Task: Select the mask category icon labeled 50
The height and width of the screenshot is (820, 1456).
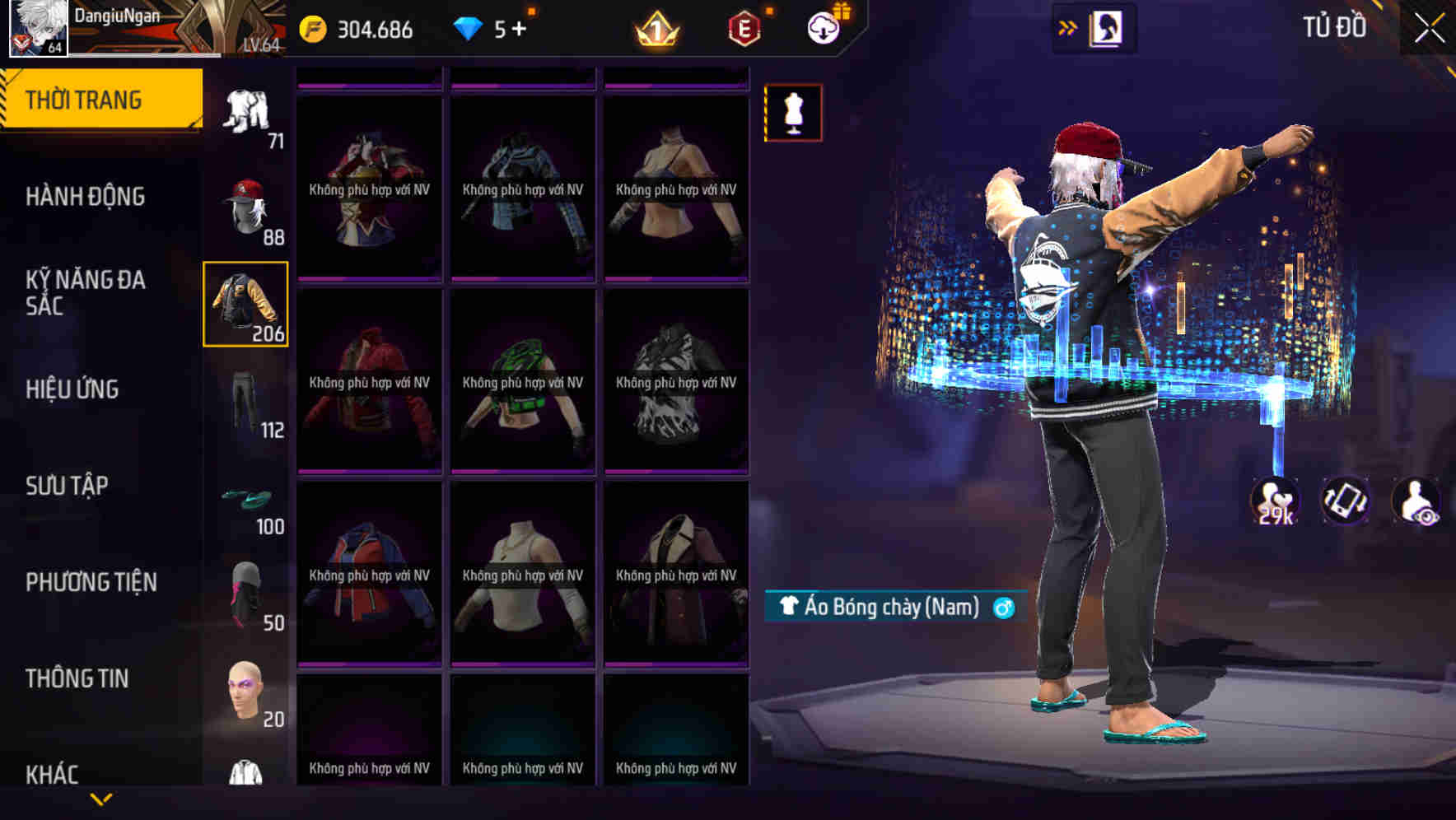Action: click(247, 592)
